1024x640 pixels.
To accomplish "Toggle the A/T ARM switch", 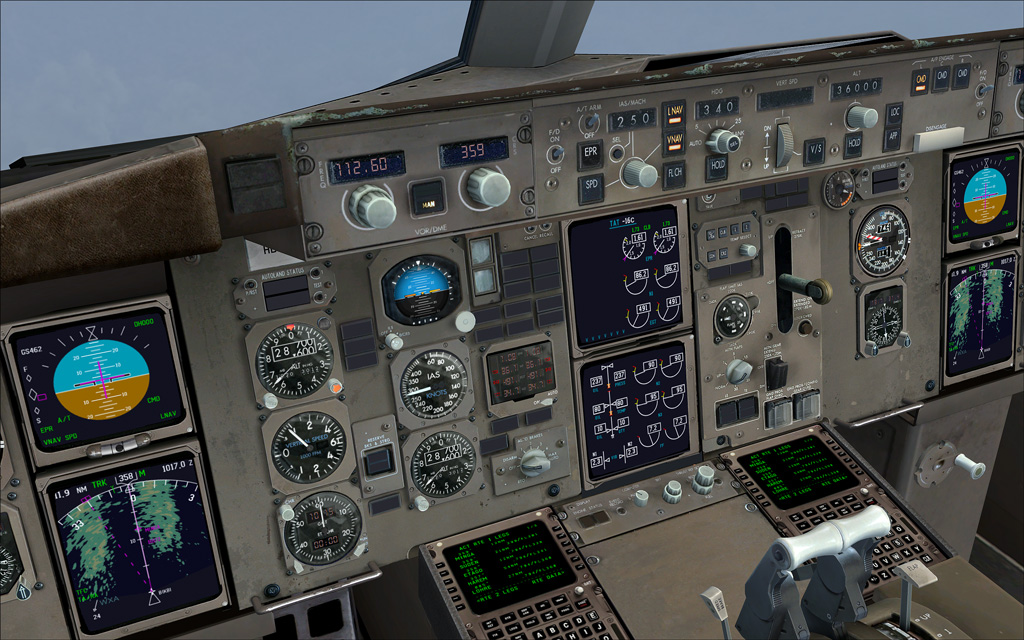I will click(x=589, y=124).
